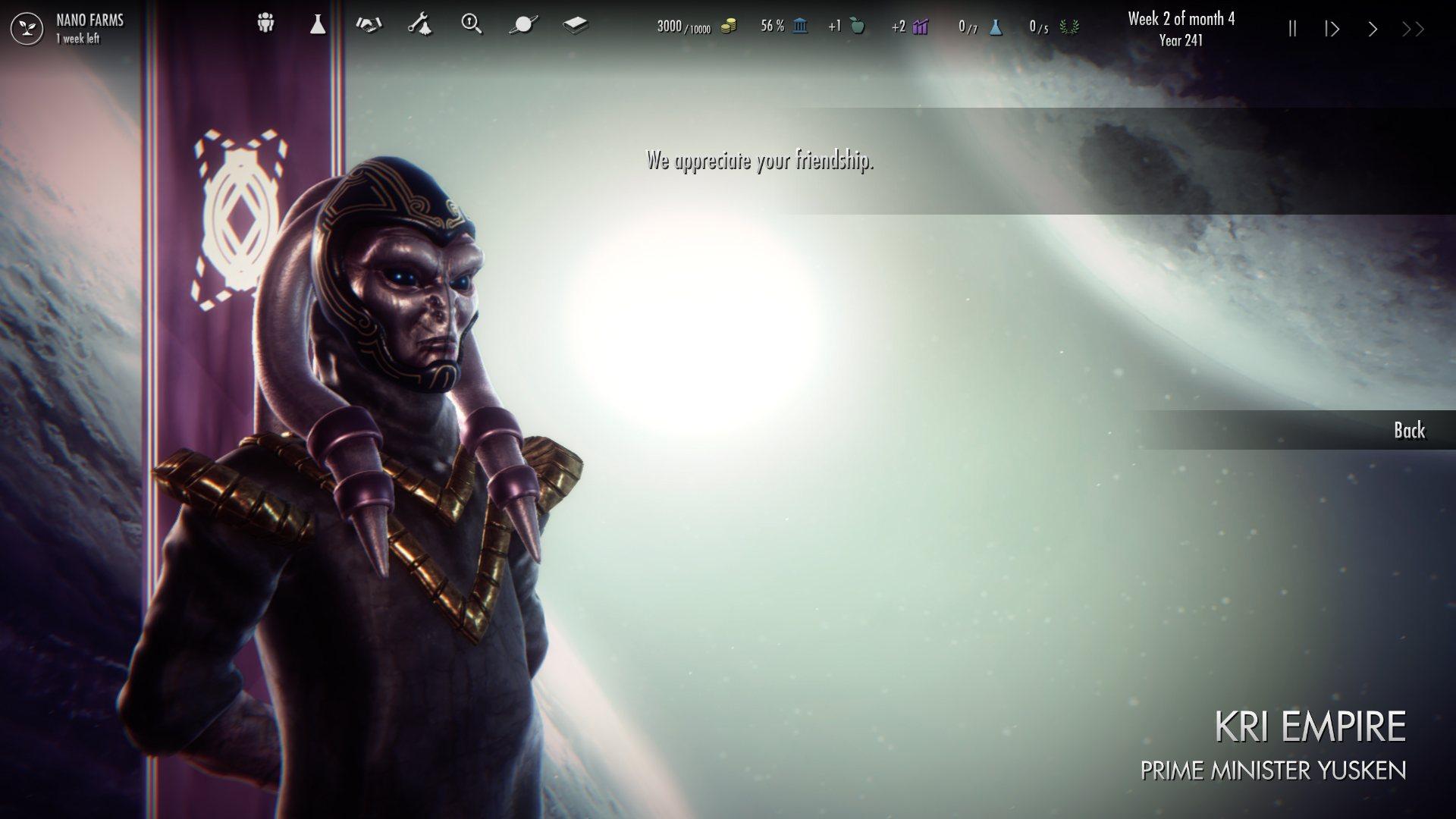Screen dimensions: 1456x819
Task: Open the magnifying glass search panel
Action: pyautogui.click(x=472, y=24)
